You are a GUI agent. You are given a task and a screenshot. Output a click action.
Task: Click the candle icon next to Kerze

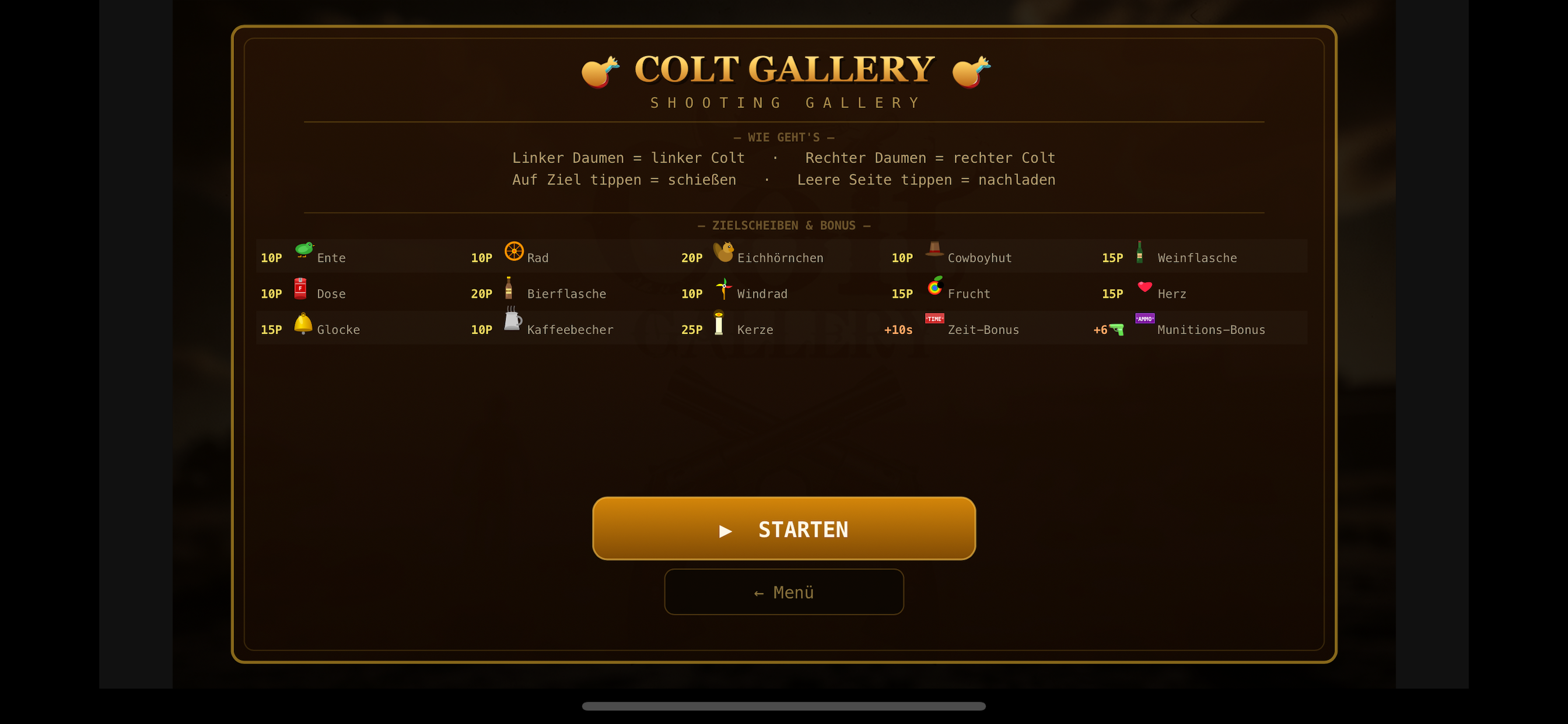(720, 323)
